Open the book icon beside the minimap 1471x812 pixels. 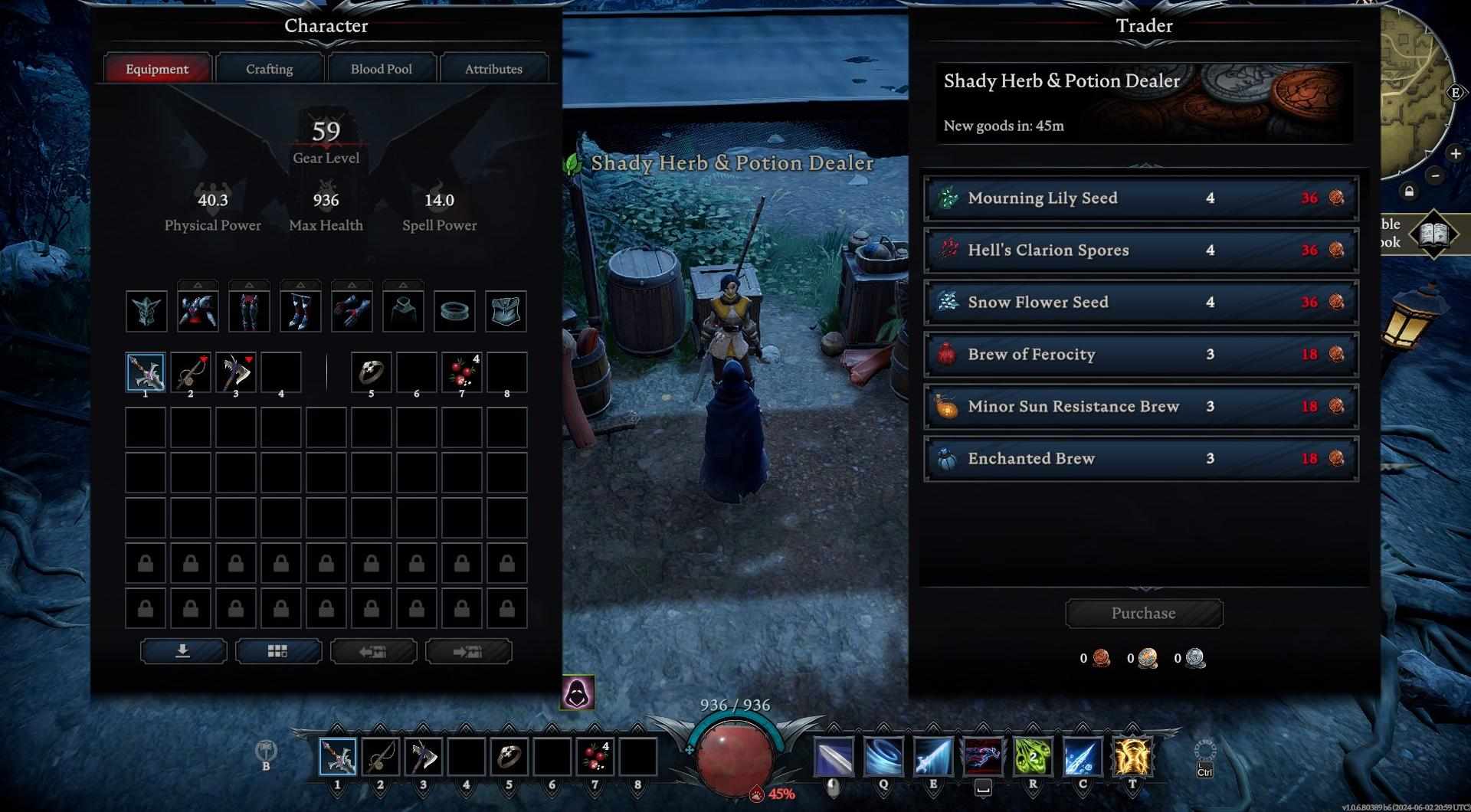pyautogui.click(x=1434, y=234)
